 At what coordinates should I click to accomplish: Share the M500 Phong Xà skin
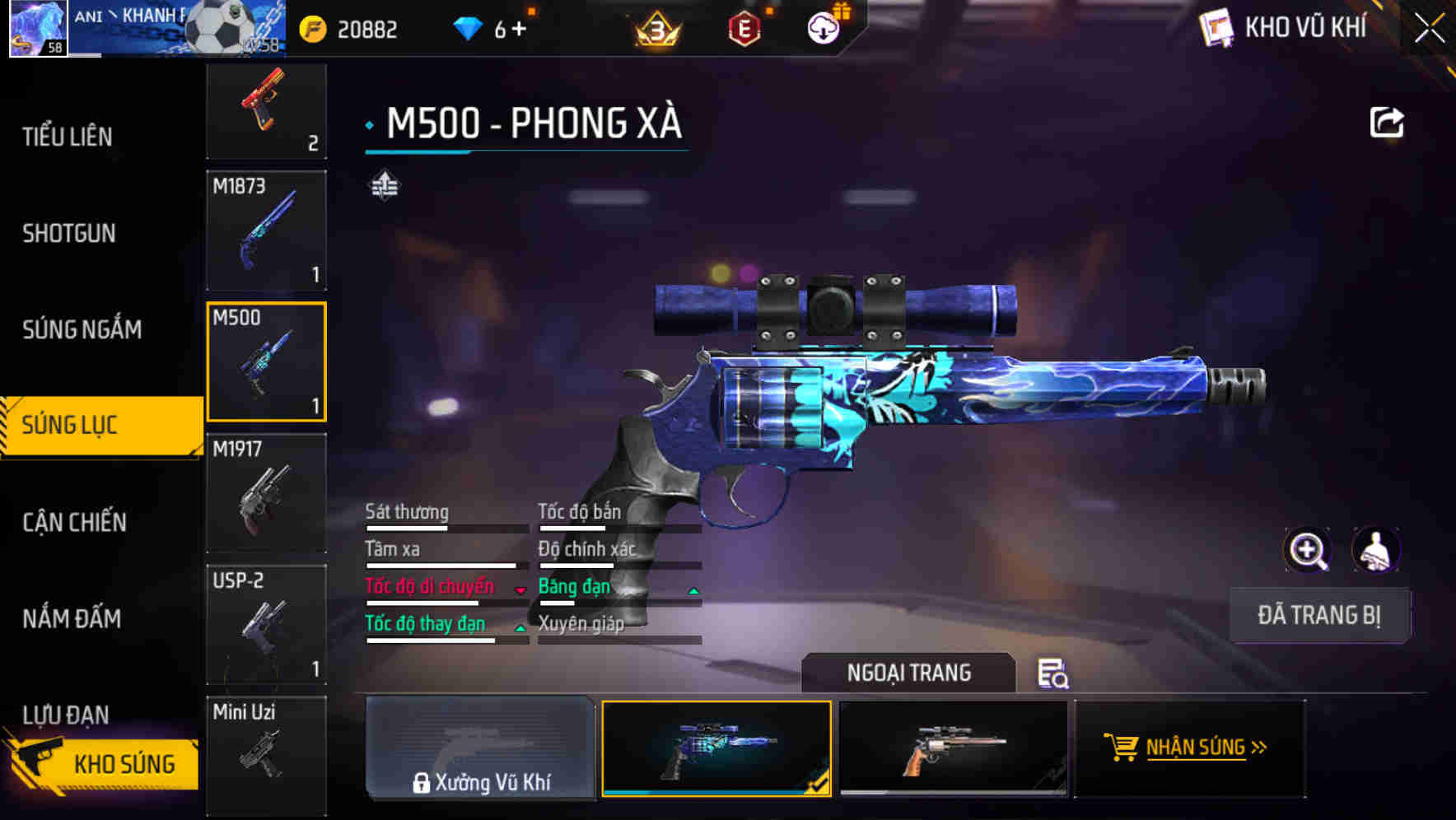[1388, 121]
